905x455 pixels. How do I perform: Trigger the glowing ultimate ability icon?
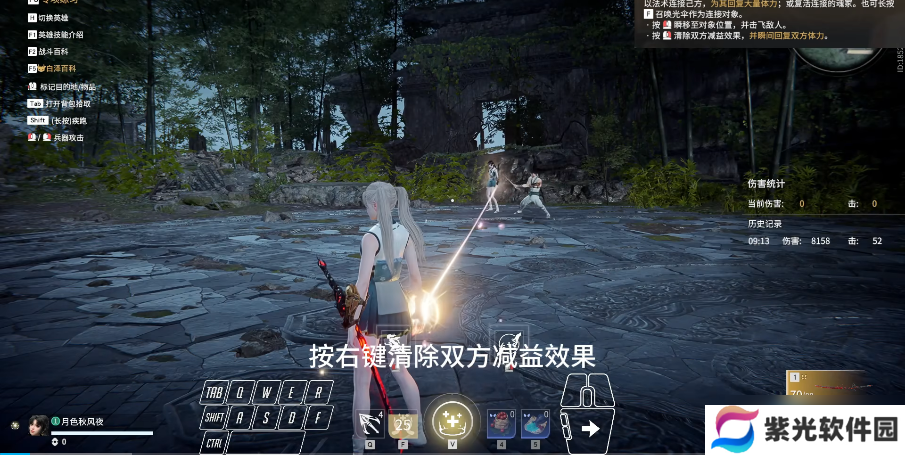pyautogui.click(x=452, y=421)
